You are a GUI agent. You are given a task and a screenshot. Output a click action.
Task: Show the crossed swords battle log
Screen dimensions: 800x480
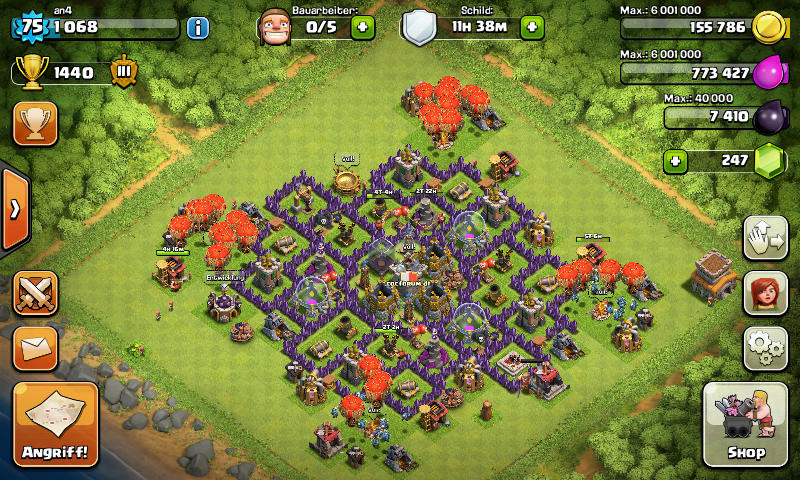point(35,293)
